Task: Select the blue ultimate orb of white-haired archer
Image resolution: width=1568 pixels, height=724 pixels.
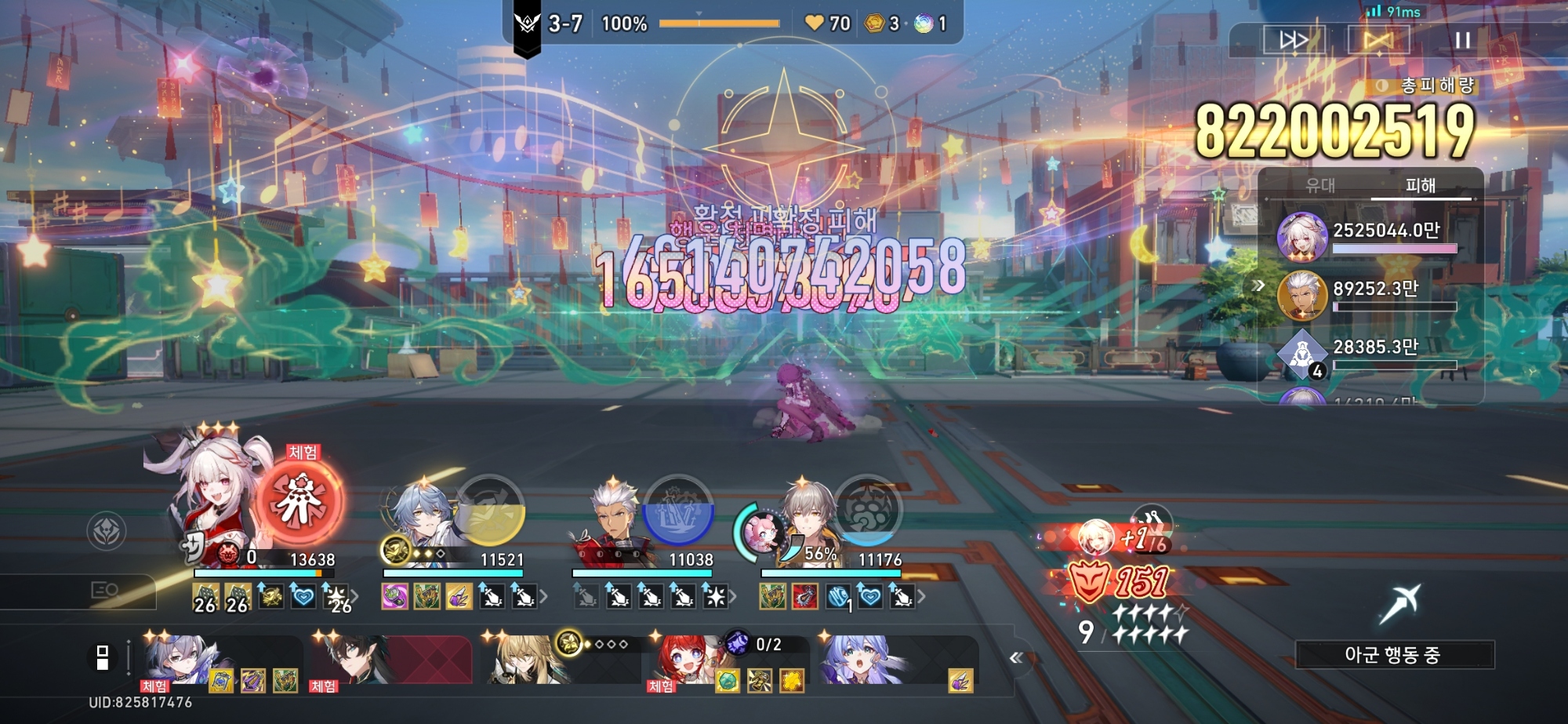Action: [x=678, y=511]
